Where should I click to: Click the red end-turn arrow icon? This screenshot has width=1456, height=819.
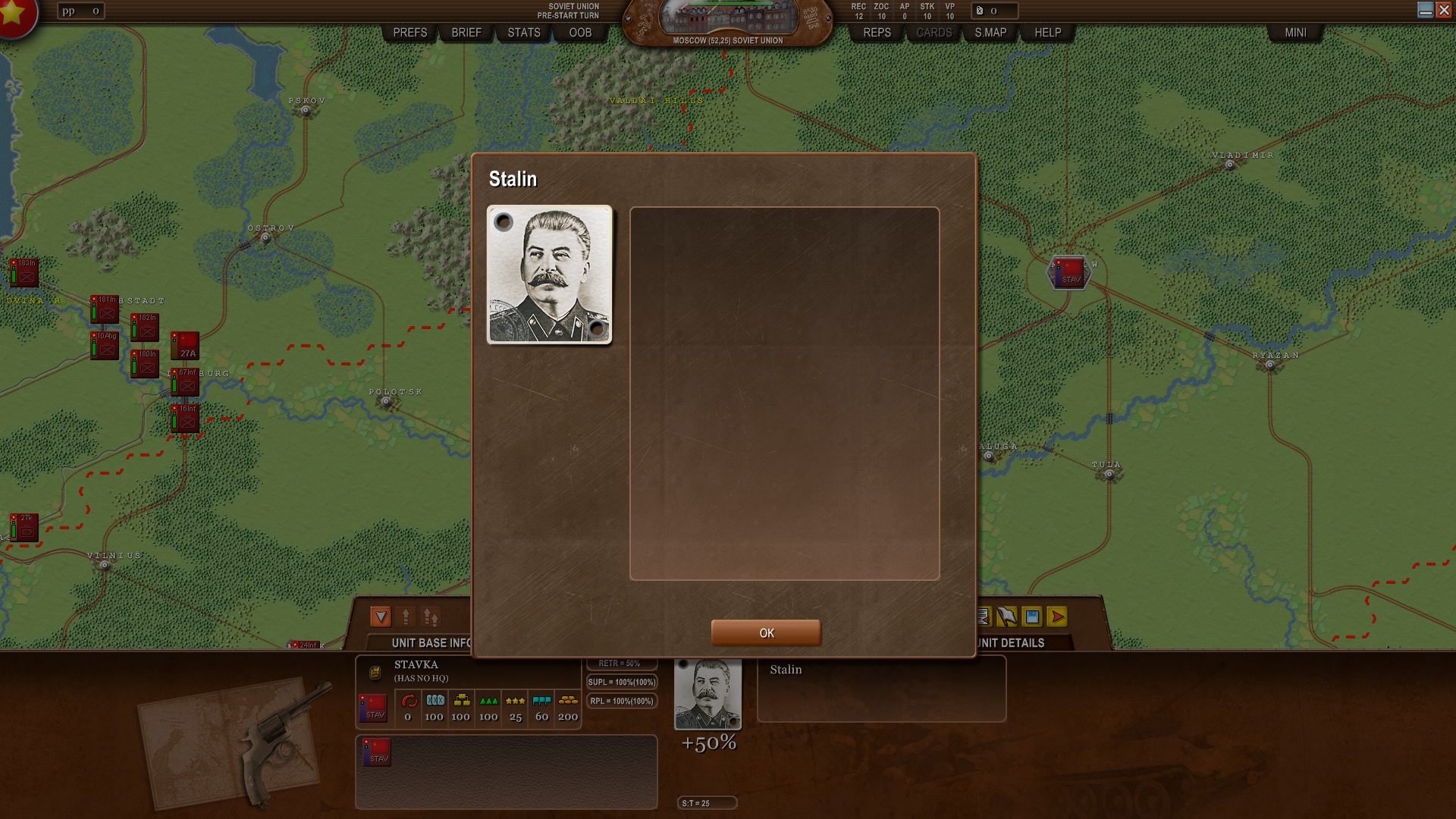1056,617
